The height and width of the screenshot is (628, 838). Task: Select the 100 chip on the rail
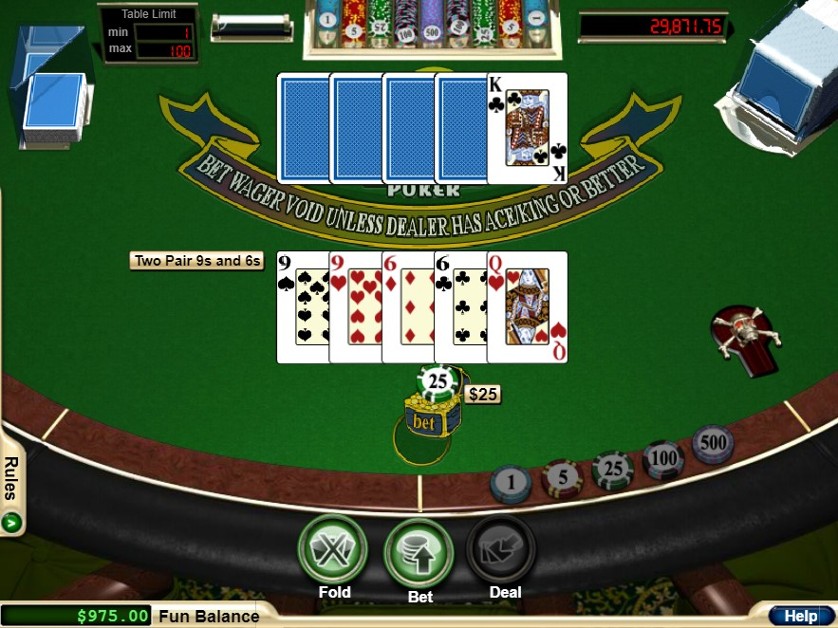[x=663, y=460]
